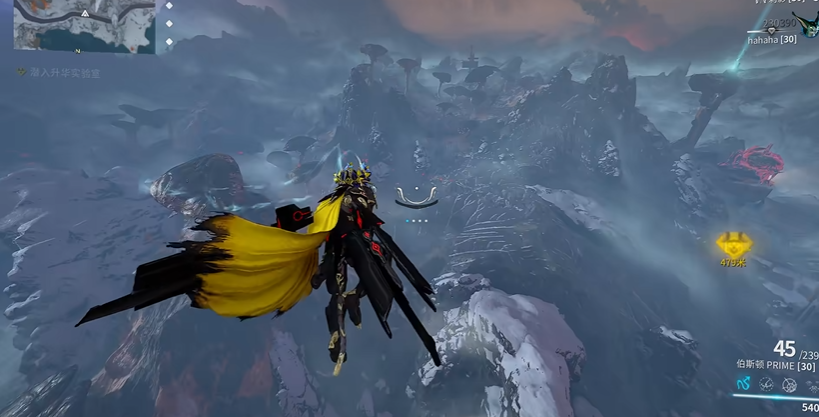819x417 pixels.
Task: Activate the highlighted blue first ability icon
Action: pos(742,384)
